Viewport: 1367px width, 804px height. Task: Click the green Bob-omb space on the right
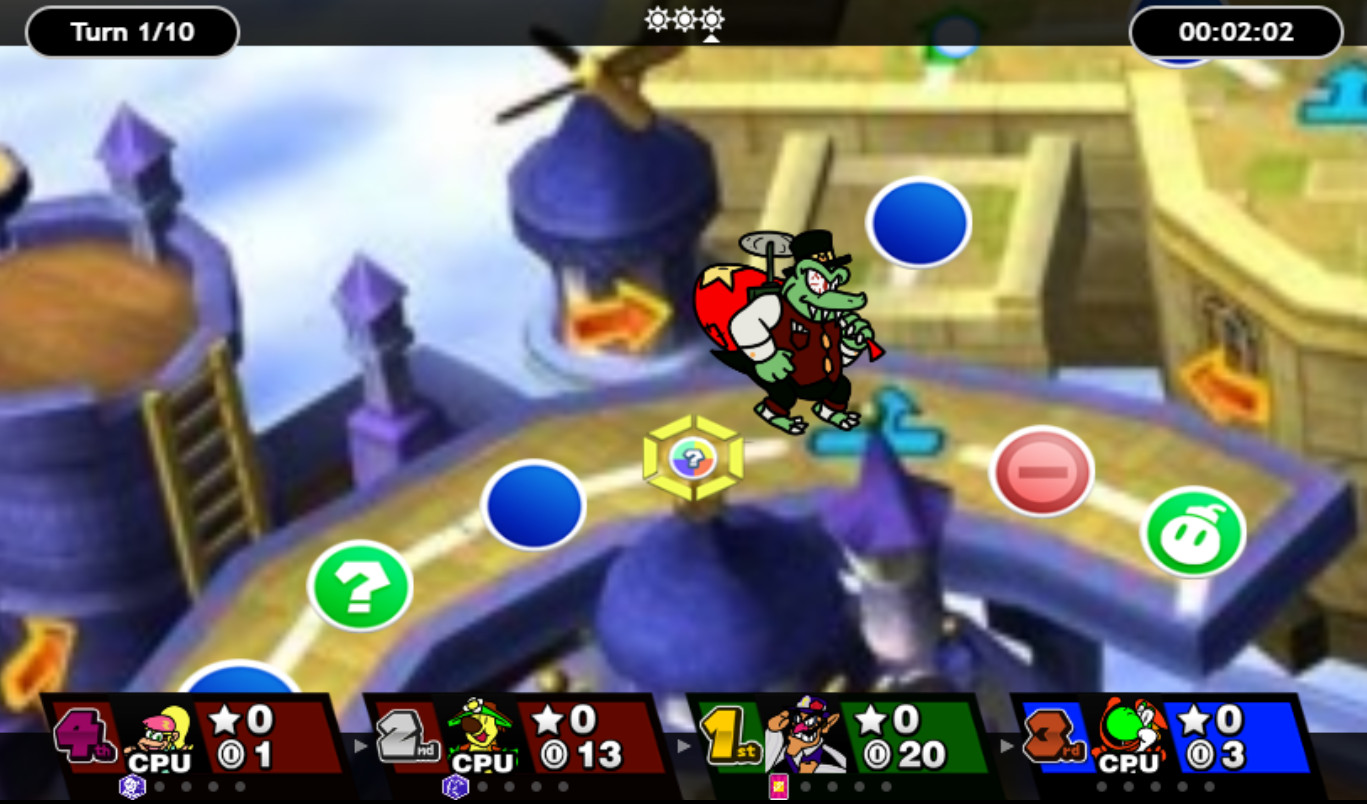pos(1193,533)
